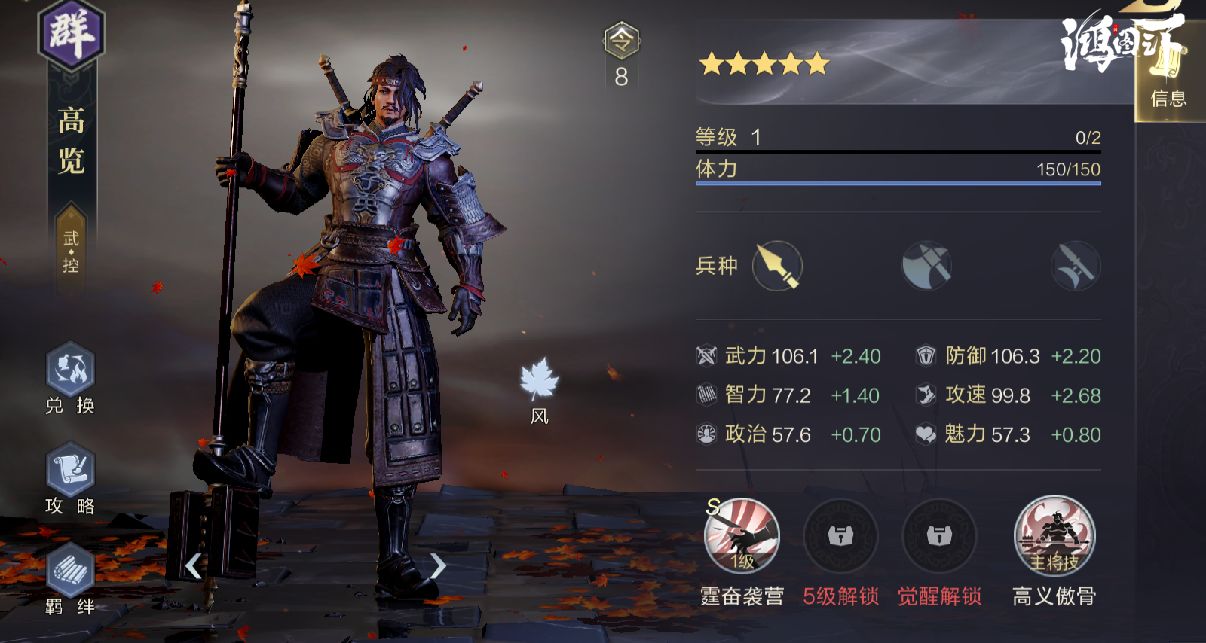Screen dimensions: 1206x643
Task: Click the 风 maple leaf icon
Action: point(540,381)
